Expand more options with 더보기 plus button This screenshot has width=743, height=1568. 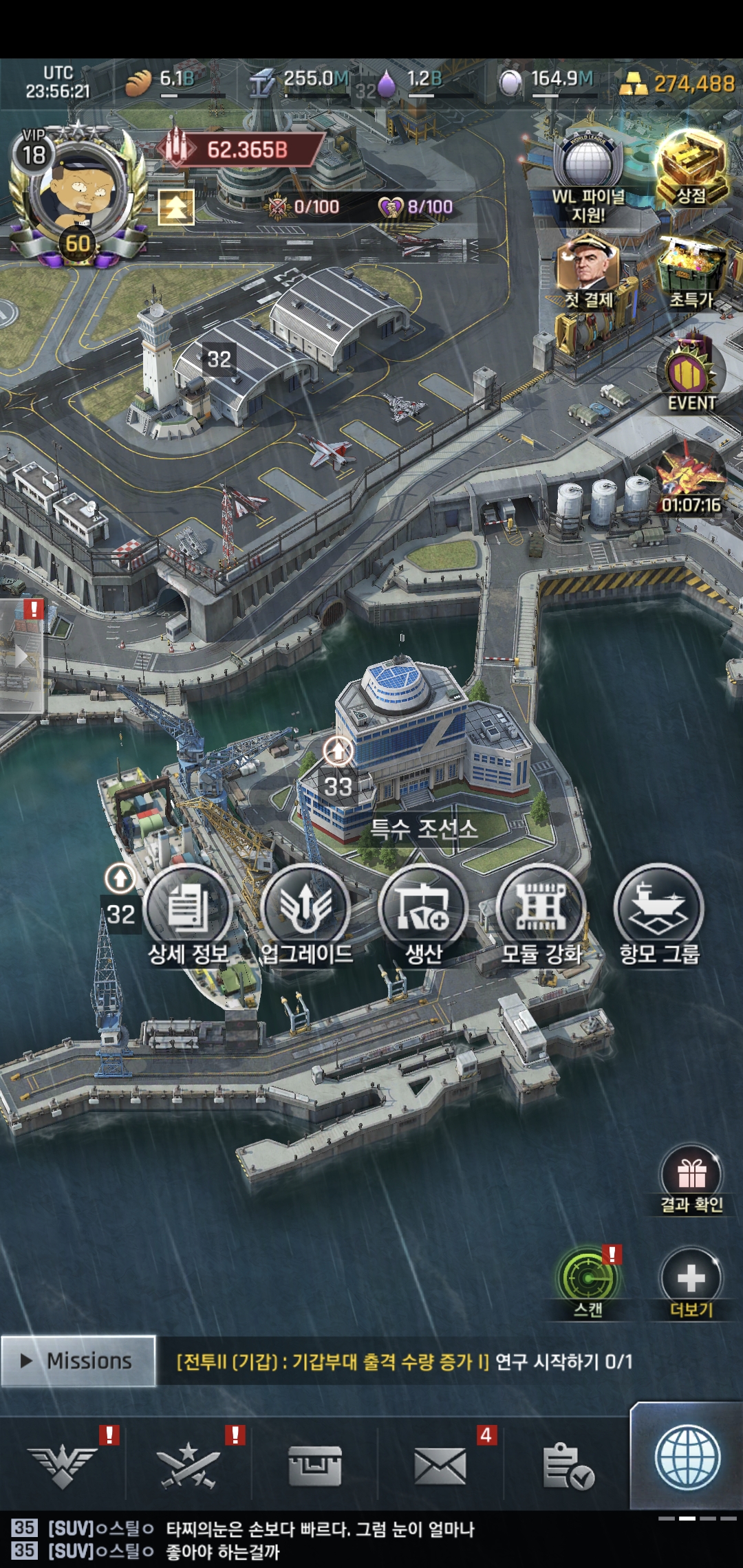point(691,1279)
